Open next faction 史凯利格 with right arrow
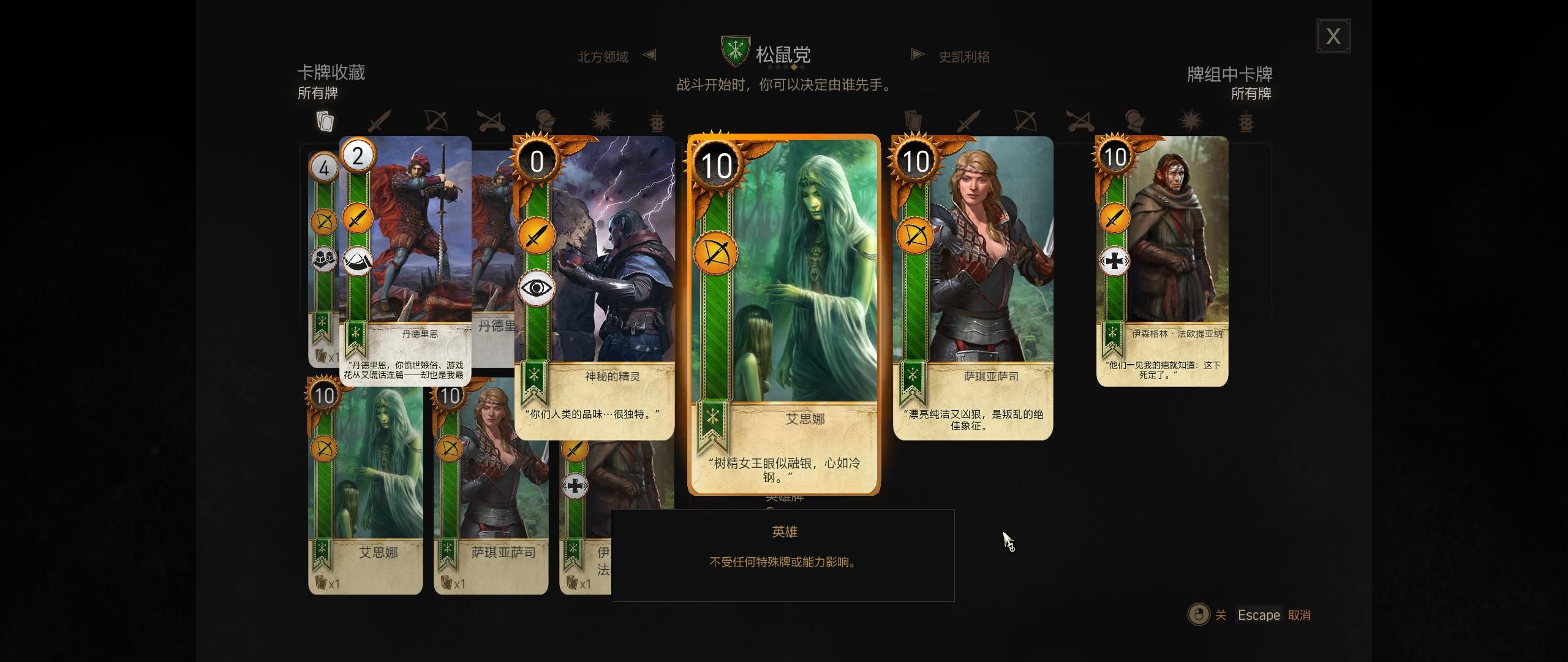Image resolution: width=1568 pixels, height=662 pixels. 917,54
